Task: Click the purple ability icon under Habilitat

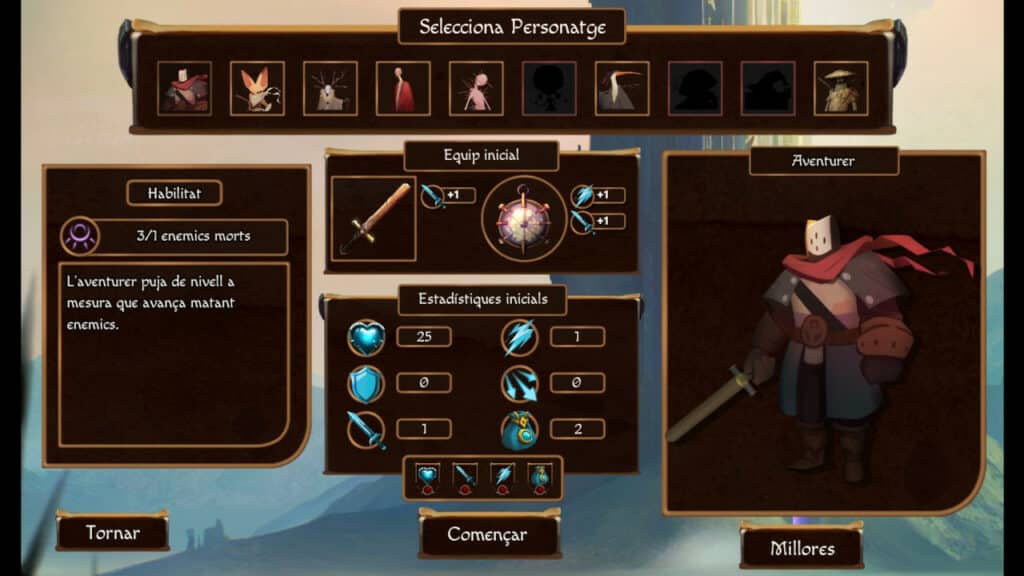Action: coord(79,237)
